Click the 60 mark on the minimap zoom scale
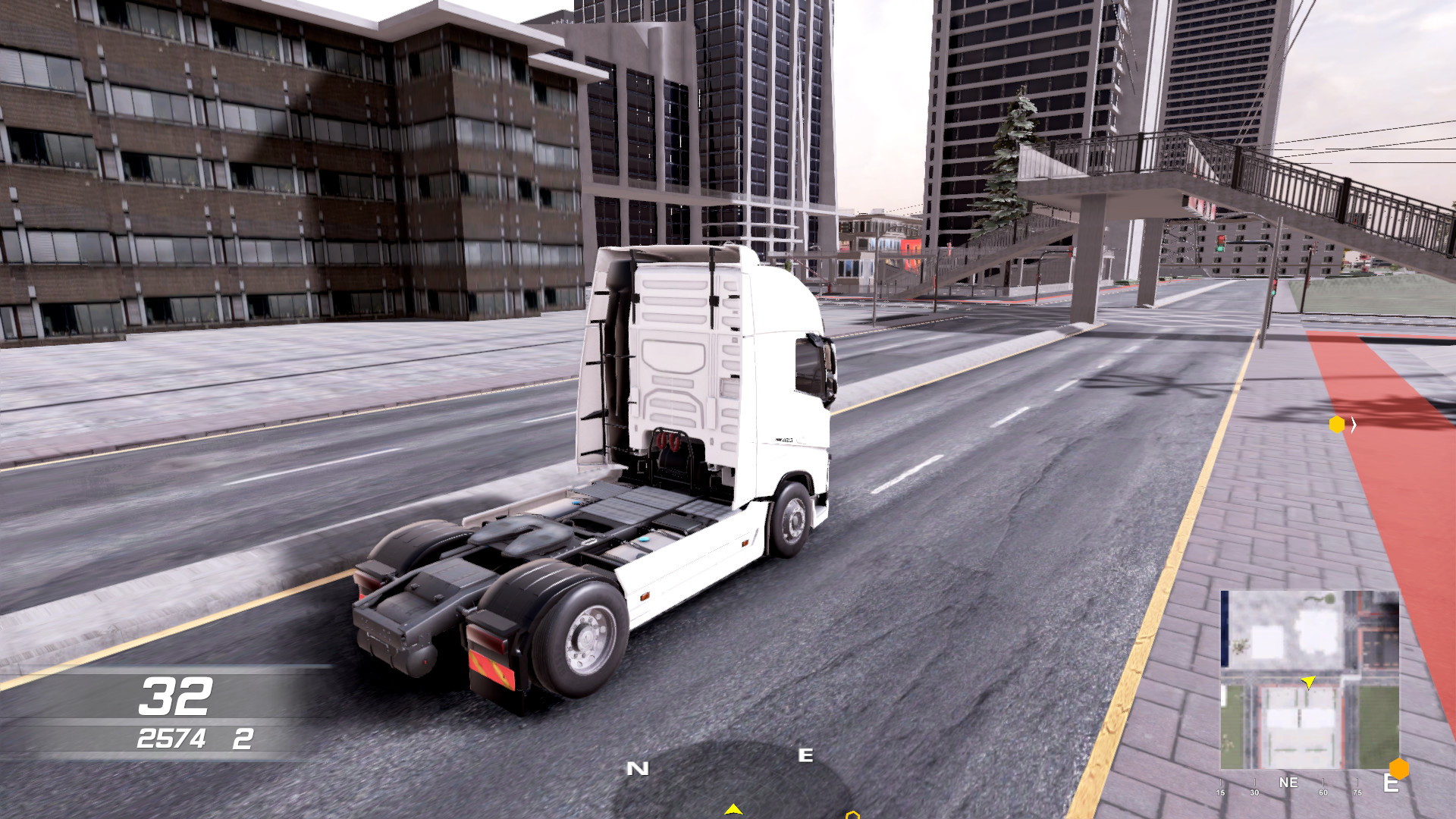 click(x=1323, y=792)
